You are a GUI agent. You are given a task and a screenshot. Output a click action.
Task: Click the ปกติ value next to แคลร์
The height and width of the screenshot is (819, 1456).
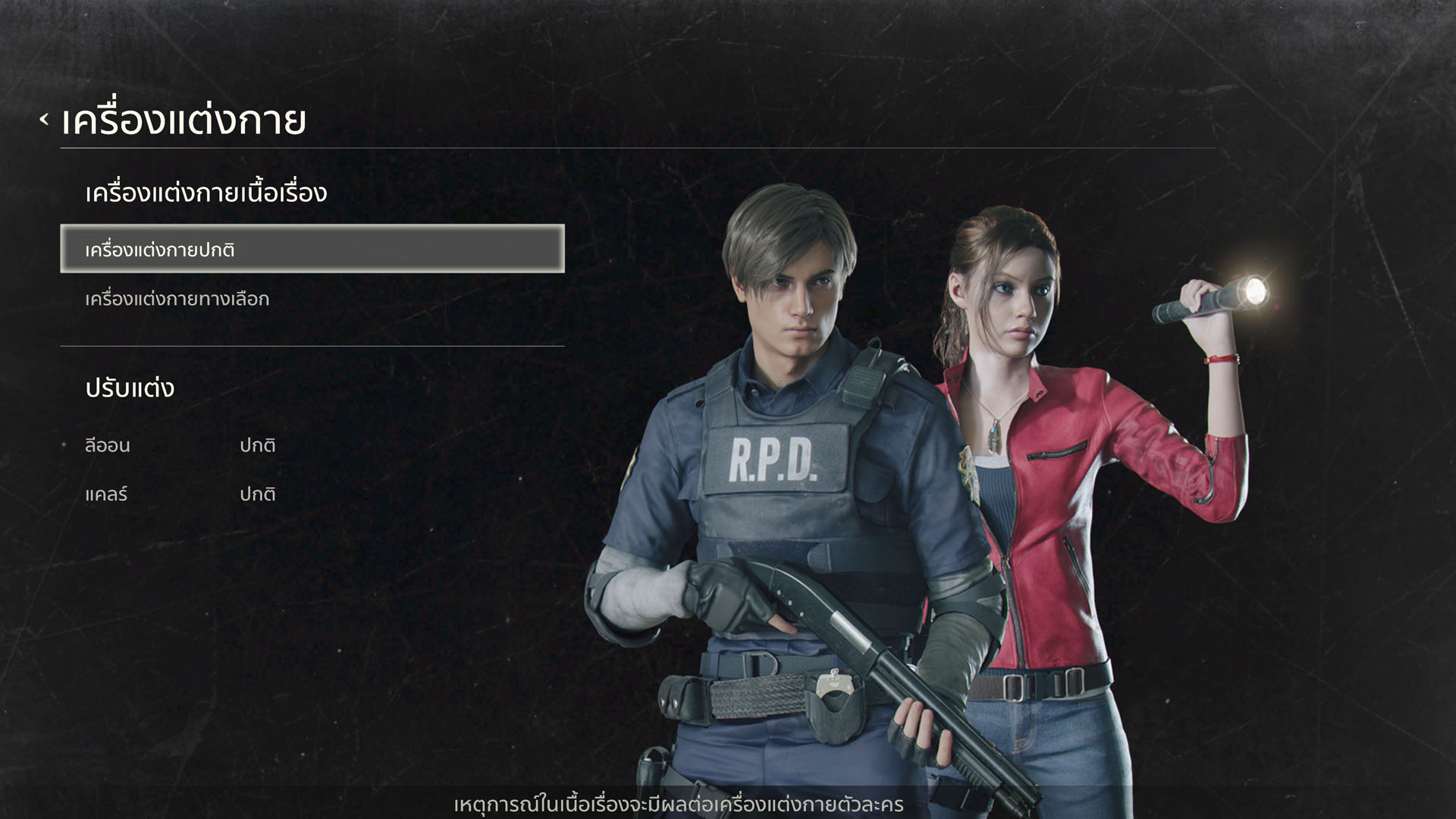coord(257,494)
